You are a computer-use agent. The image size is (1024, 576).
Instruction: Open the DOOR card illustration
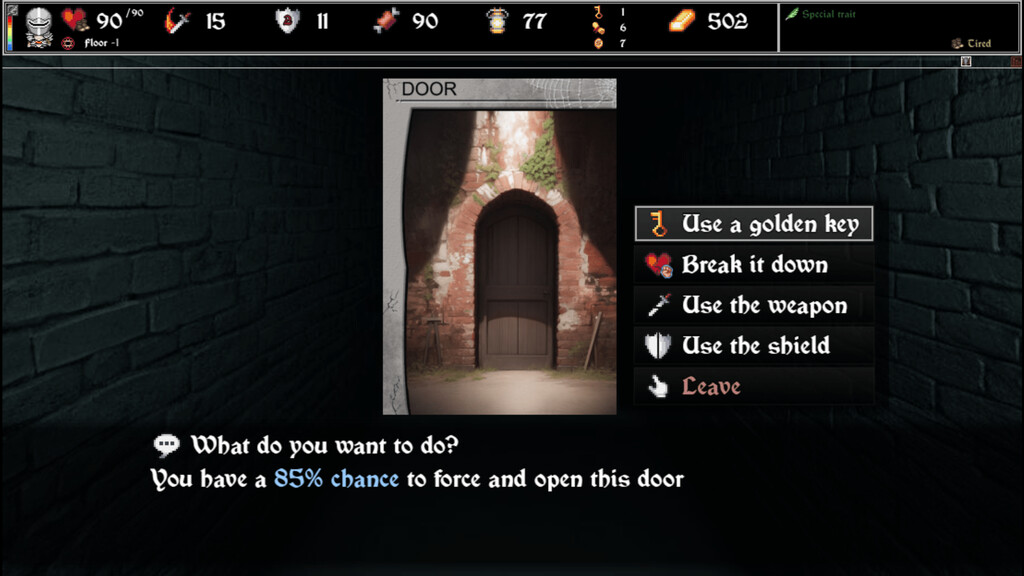499,255
